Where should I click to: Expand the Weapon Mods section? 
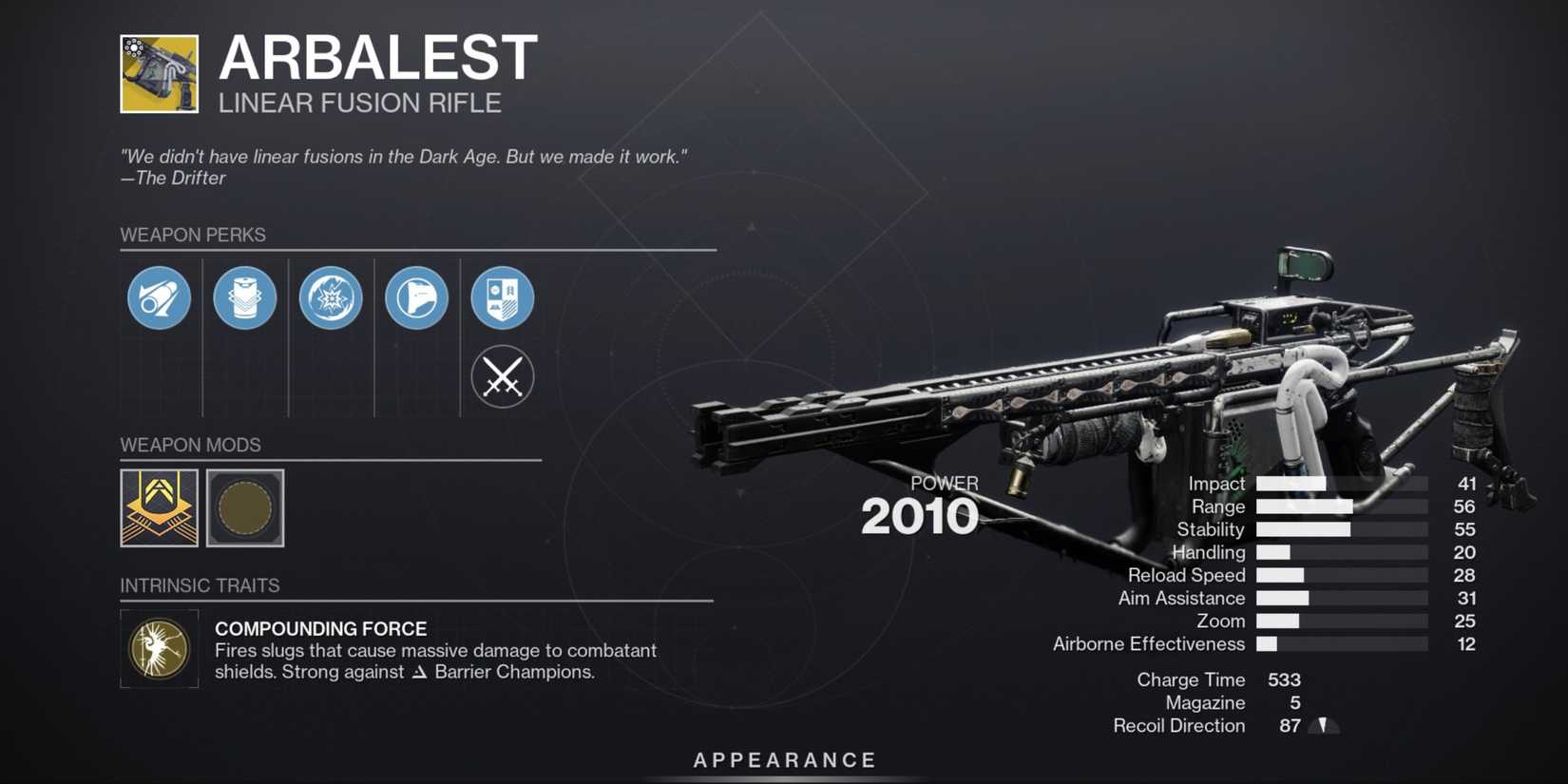(x=190, y=445)
